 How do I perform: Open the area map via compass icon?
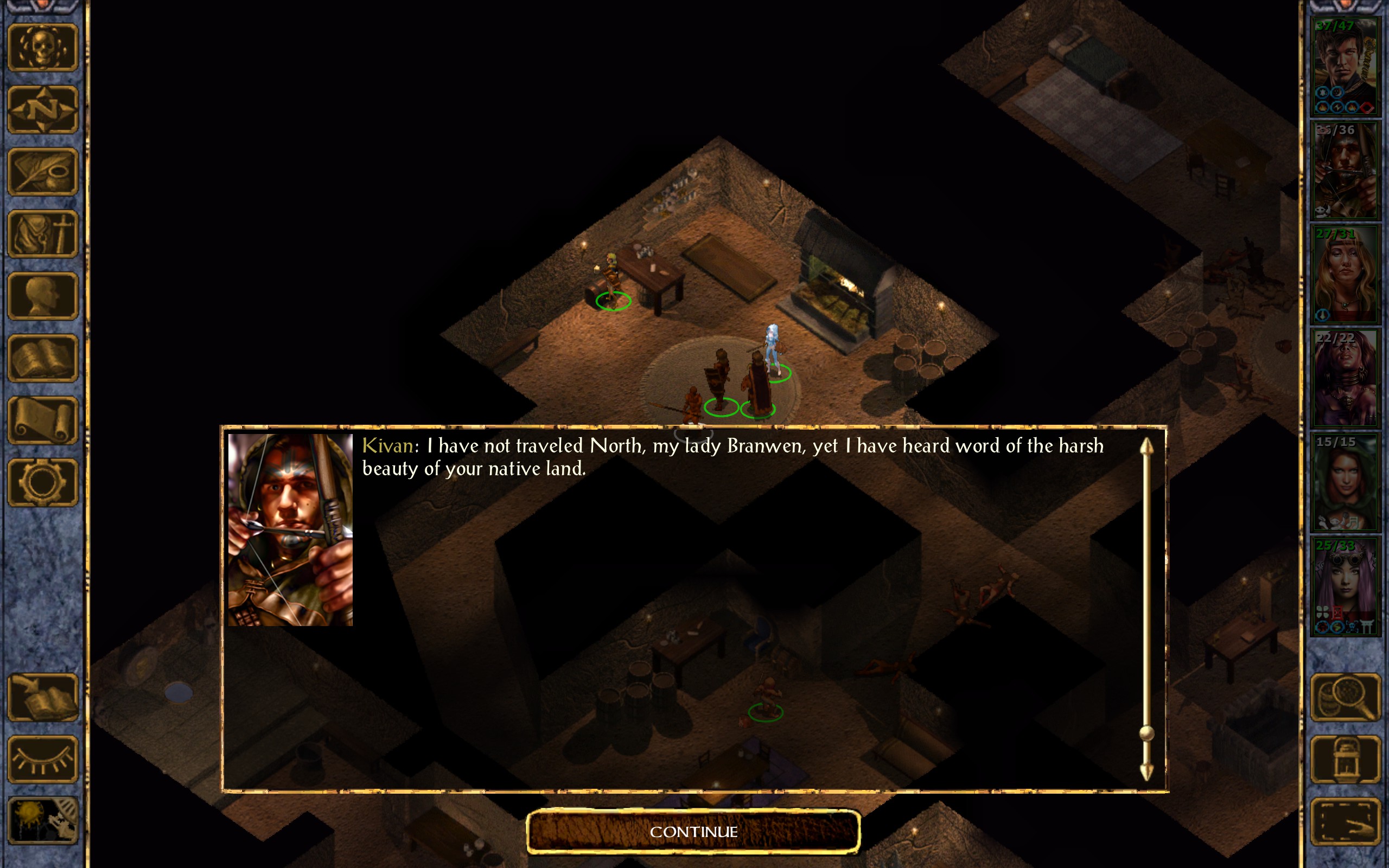[42, 110]
